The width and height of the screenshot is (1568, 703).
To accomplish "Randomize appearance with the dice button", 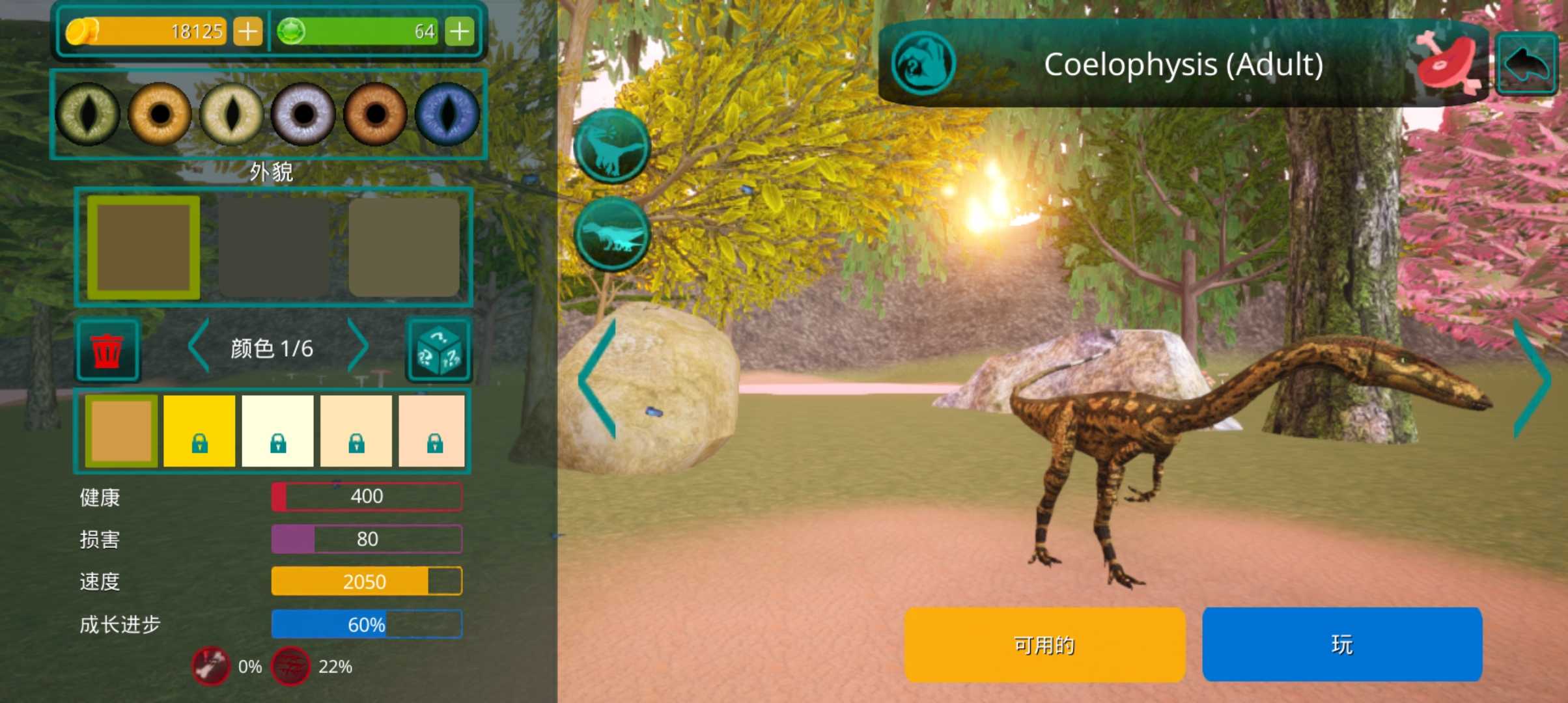I will click(439, 350).
